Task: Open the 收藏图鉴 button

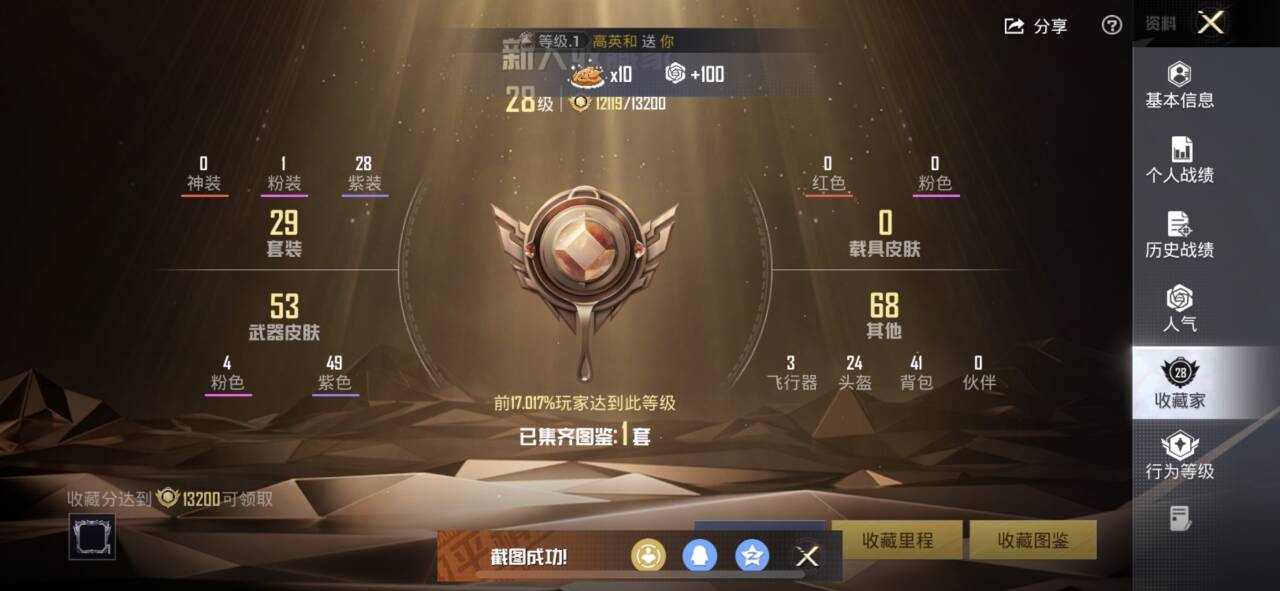Action: (x=1033, y=540)
